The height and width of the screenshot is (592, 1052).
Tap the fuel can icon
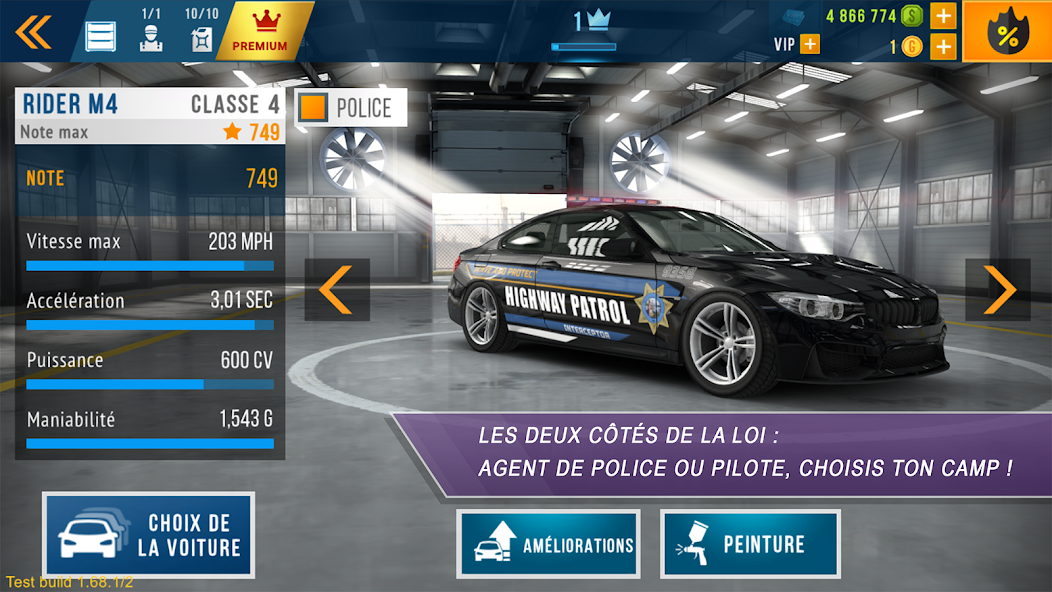click(200, 38)
